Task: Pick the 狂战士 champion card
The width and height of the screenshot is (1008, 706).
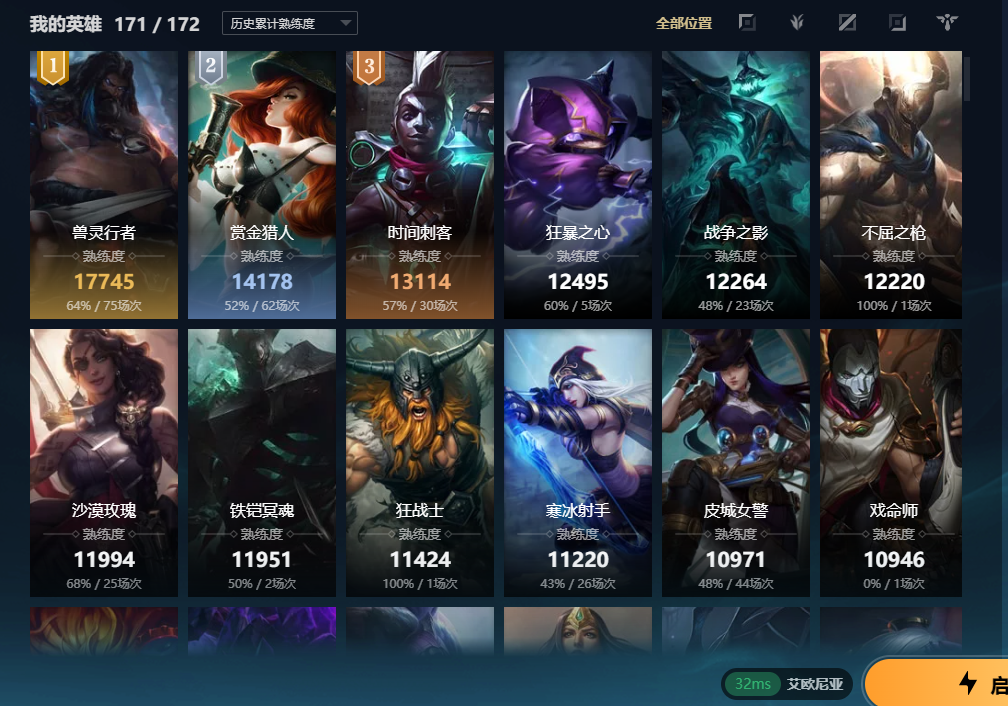Action: [420, 463]
